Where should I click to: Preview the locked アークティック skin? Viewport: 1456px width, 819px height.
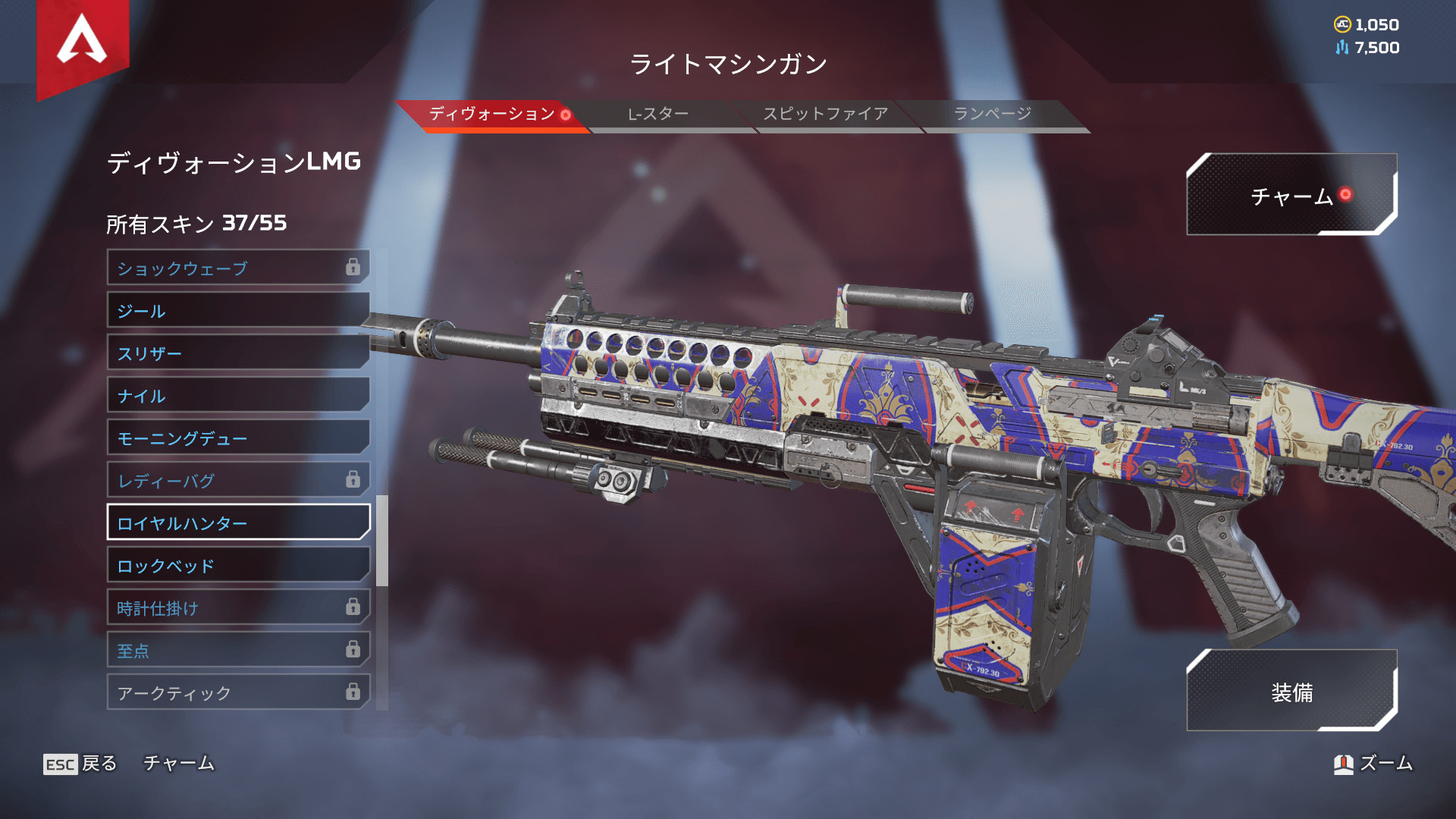[x=238, y=692]
